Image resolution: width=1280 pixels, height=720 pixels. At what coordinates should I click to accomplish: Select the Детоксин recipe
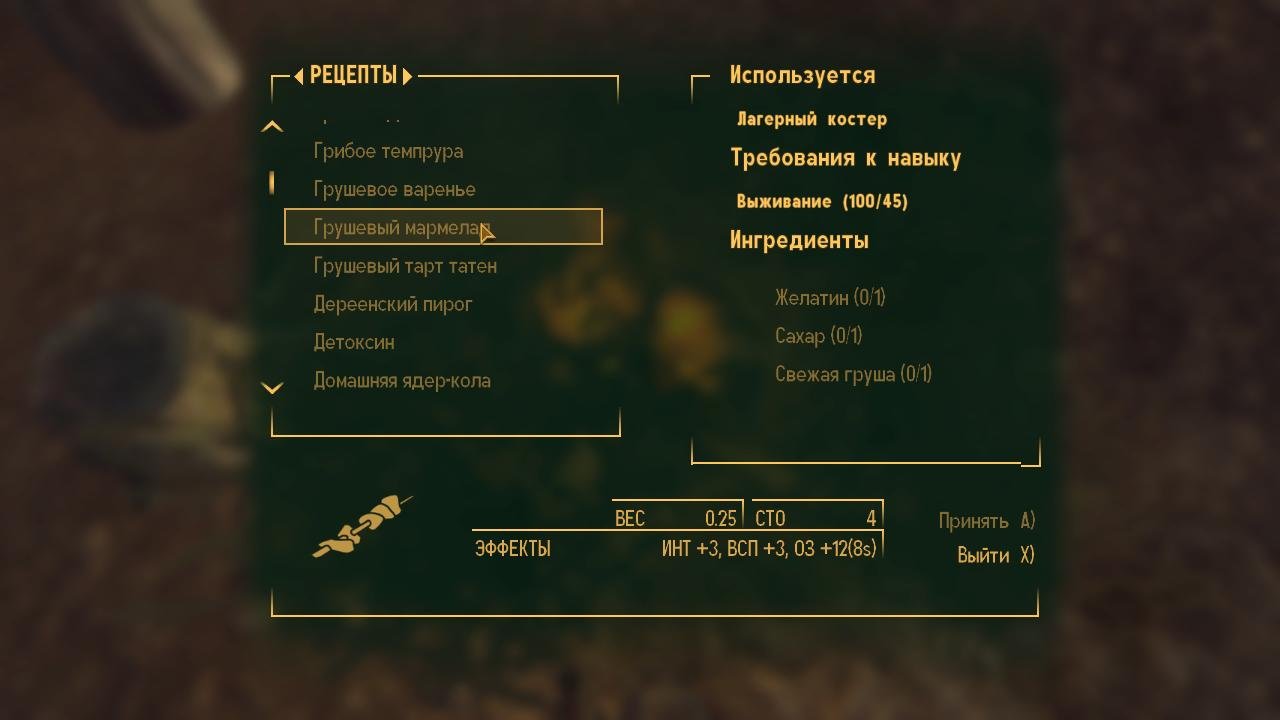tap(352, 342)
